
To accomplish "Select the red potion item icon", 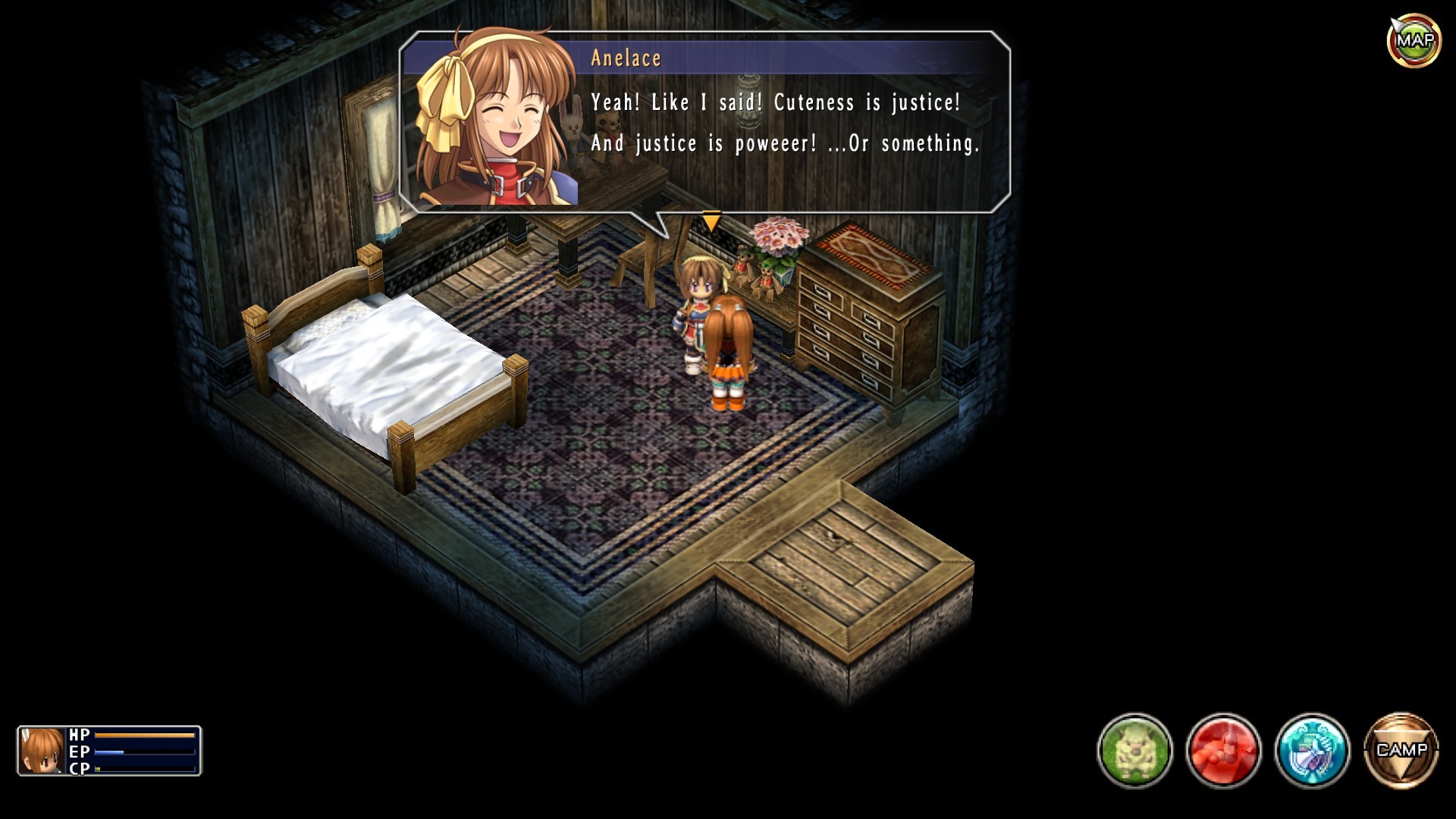I will point(1223,750).
